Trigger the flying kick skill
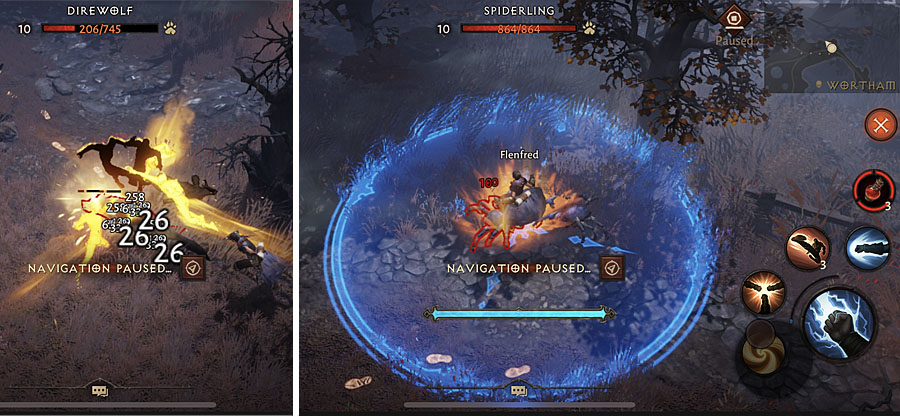 [x=806, y=247]
